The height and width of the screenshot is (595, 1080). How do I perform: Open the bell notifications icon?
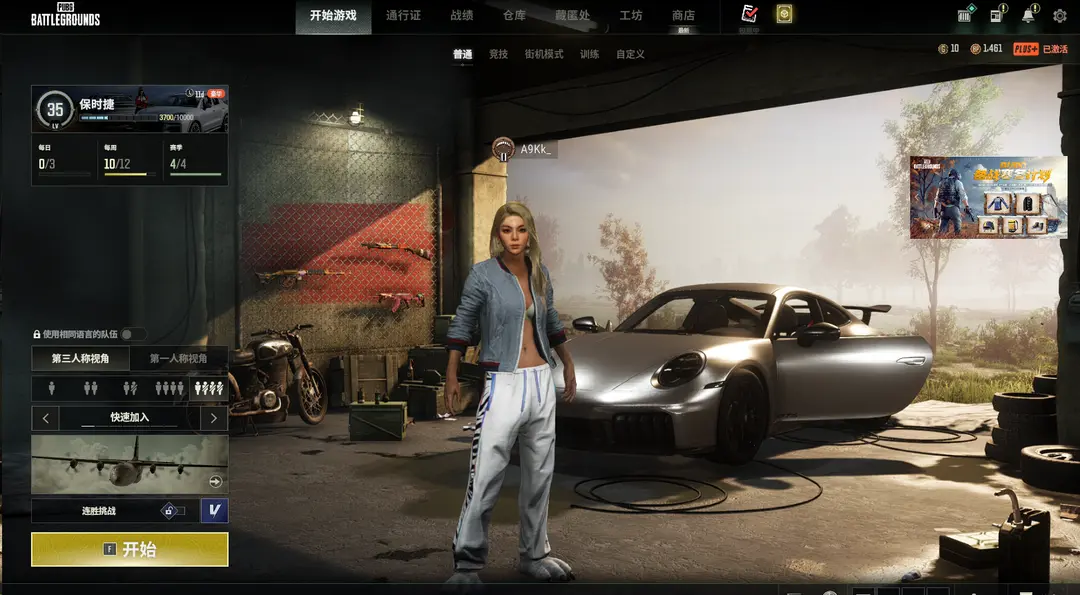1028,15
